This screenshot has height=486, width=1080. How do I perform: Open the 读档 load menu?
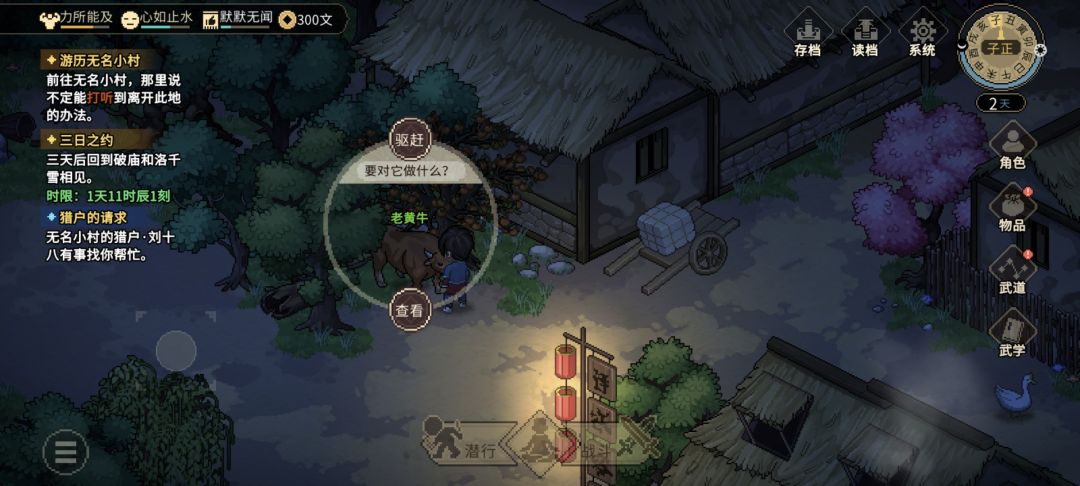[865, 34]
